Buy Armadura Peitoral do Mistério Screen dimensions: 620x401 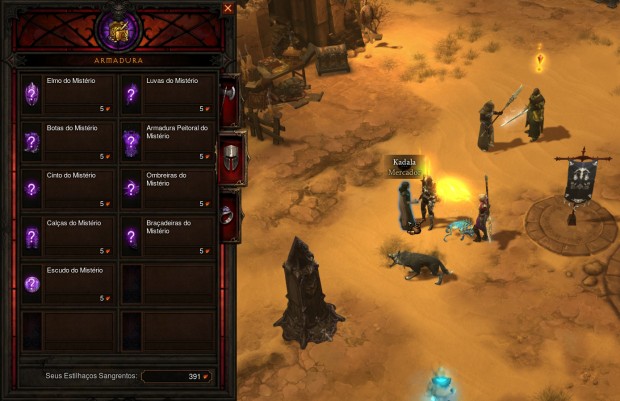[x=167, y=142]
